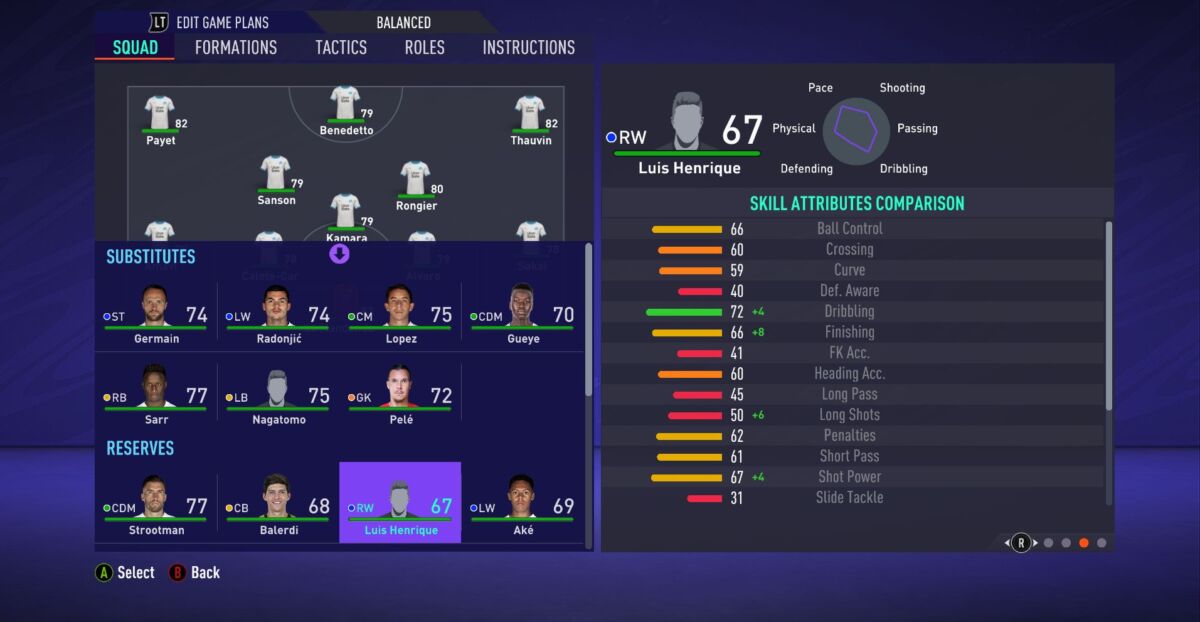Screen dimensions: 1200x622
Task: Choose reserve centre back Balerdi
Action: 278,503
